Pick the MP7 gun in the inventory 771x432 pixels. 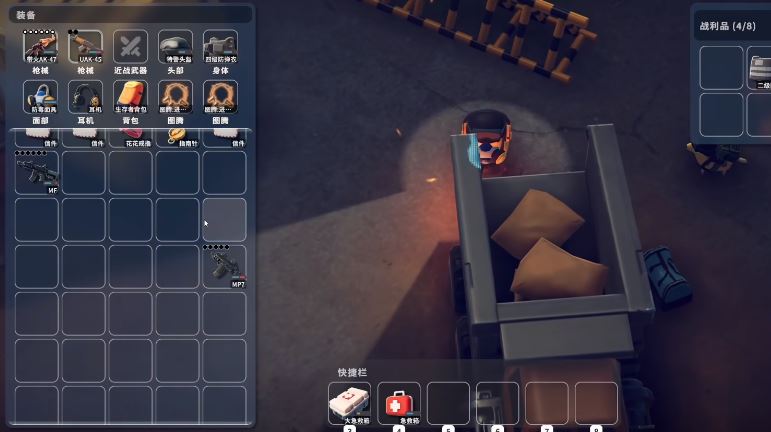click(x=224, y=266)
